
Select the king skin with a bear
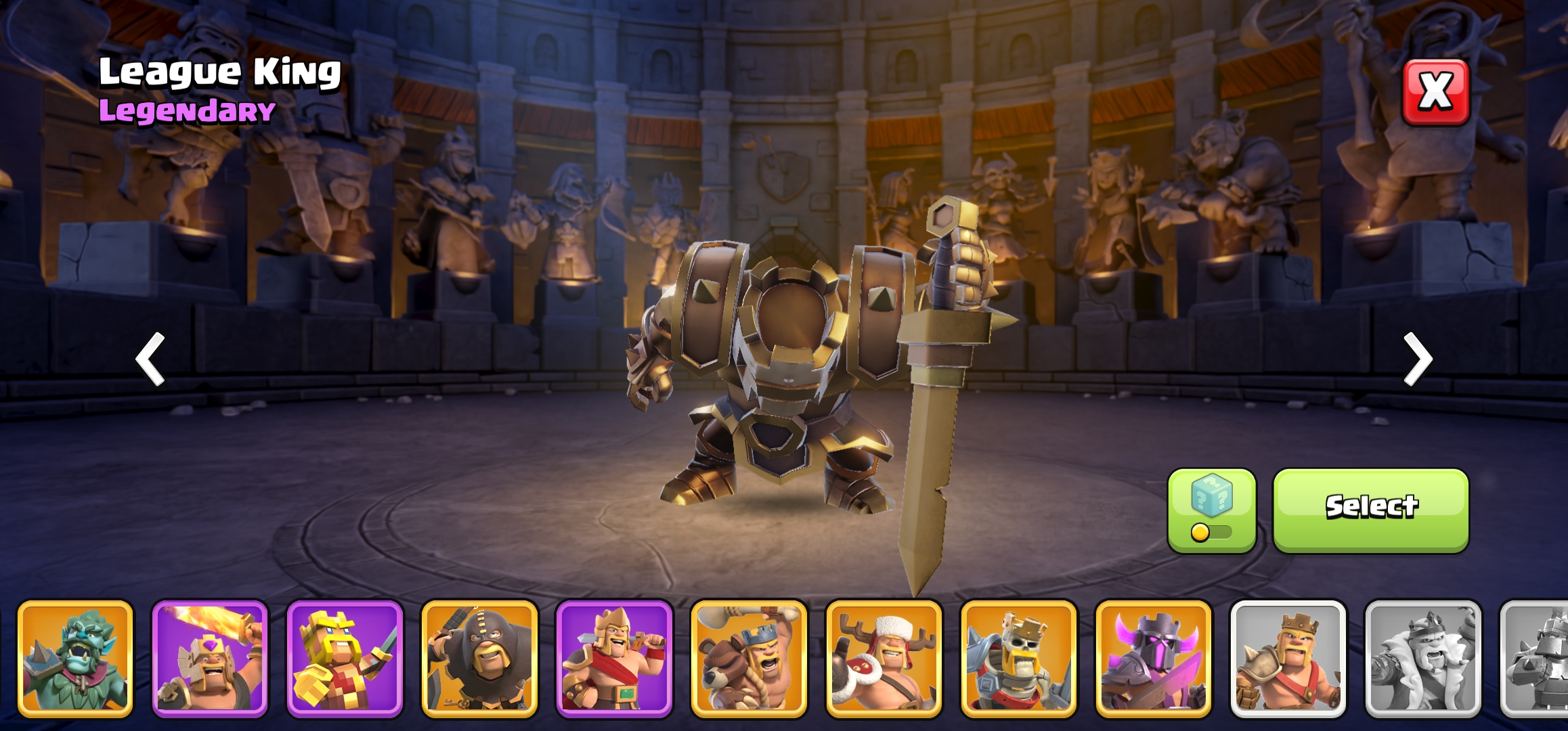coord(749,659)
